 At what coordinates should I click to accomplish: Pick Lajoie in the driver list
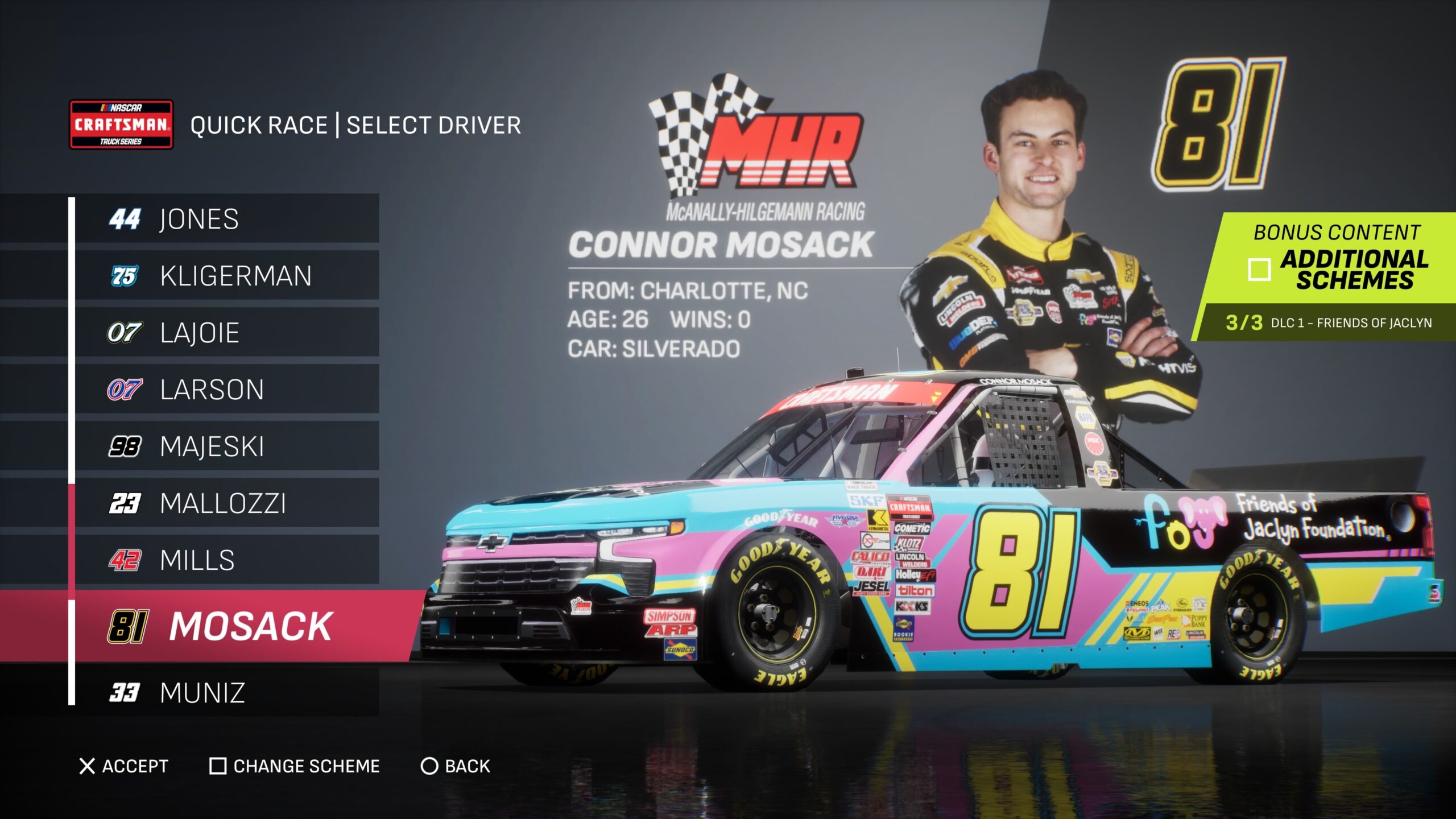coord(226,333)
